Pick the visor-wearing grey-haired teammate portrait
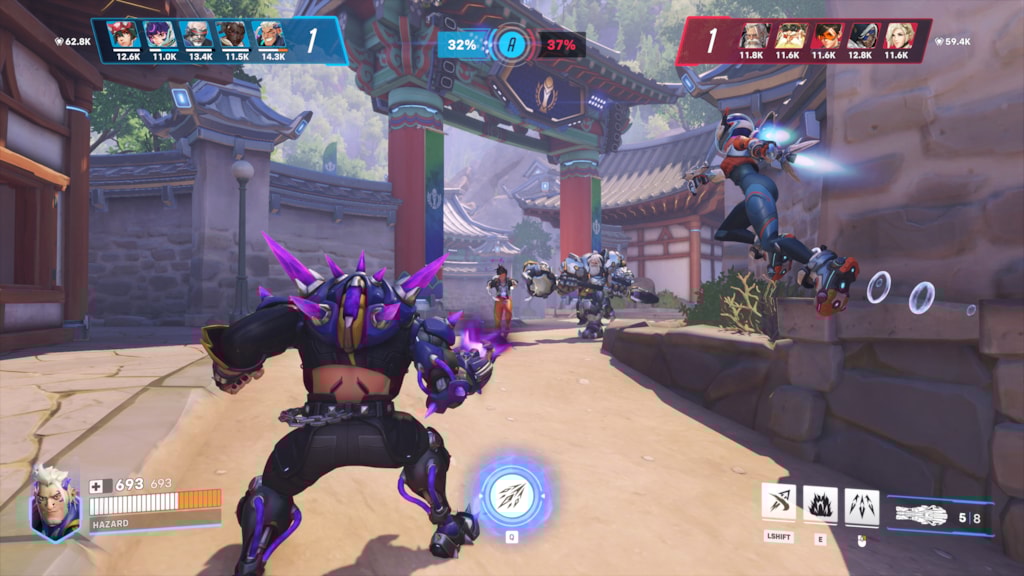This screenshot has width=1024, height=576. (198, 36)
